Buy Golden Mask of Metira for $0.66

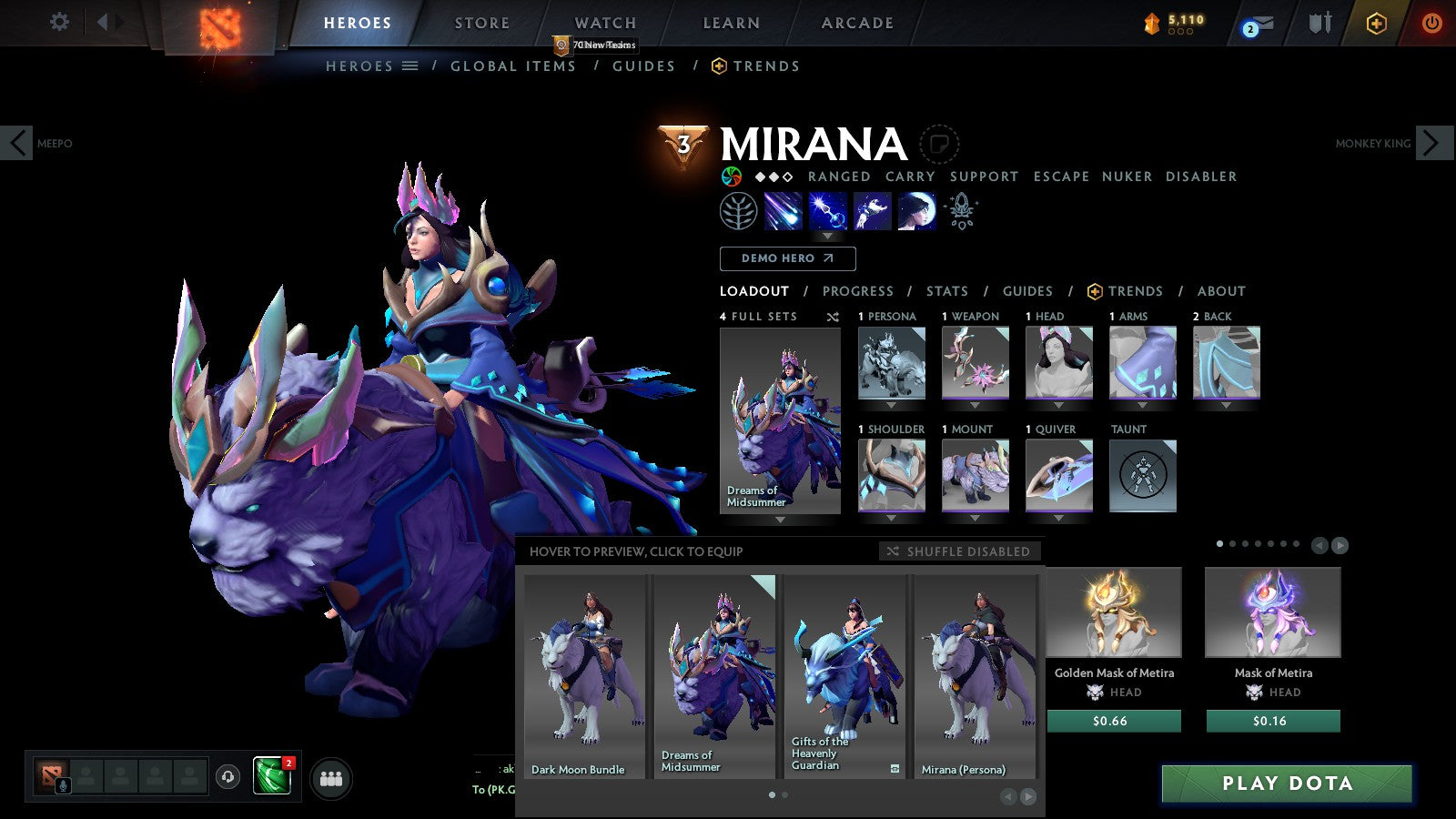click(1114, 721)
